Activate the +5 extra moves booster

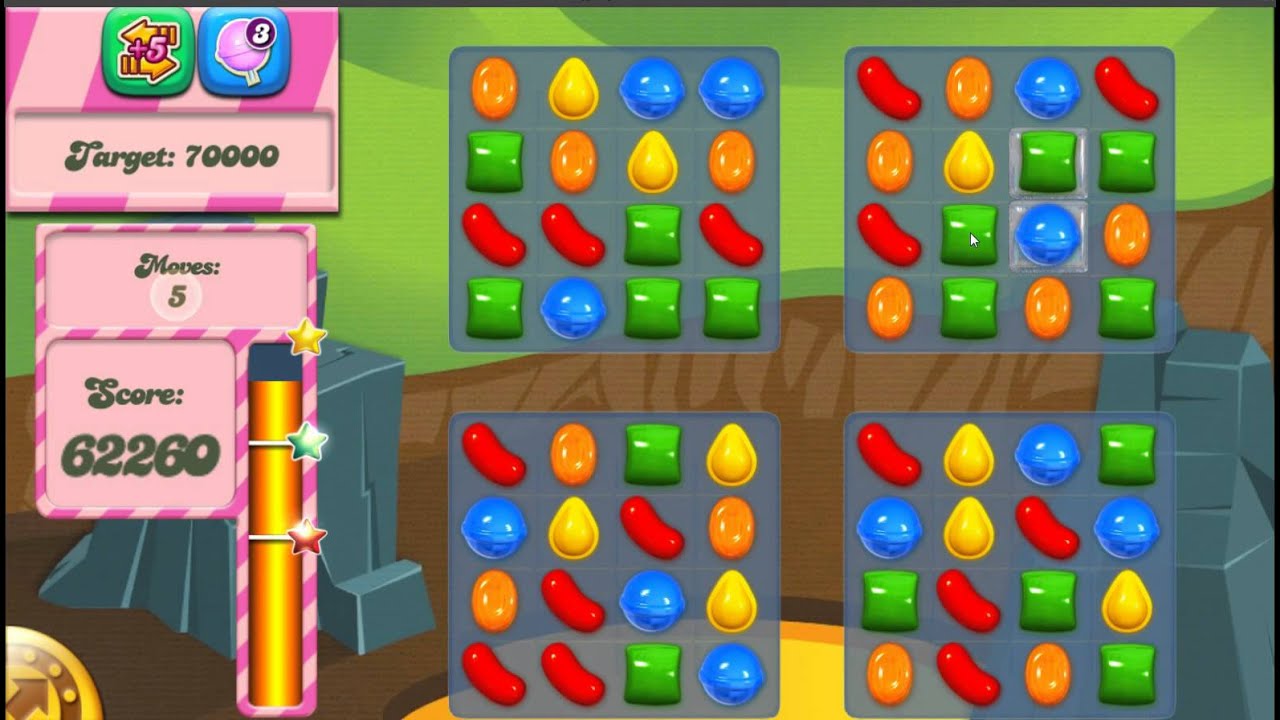(x=147, y=53)
